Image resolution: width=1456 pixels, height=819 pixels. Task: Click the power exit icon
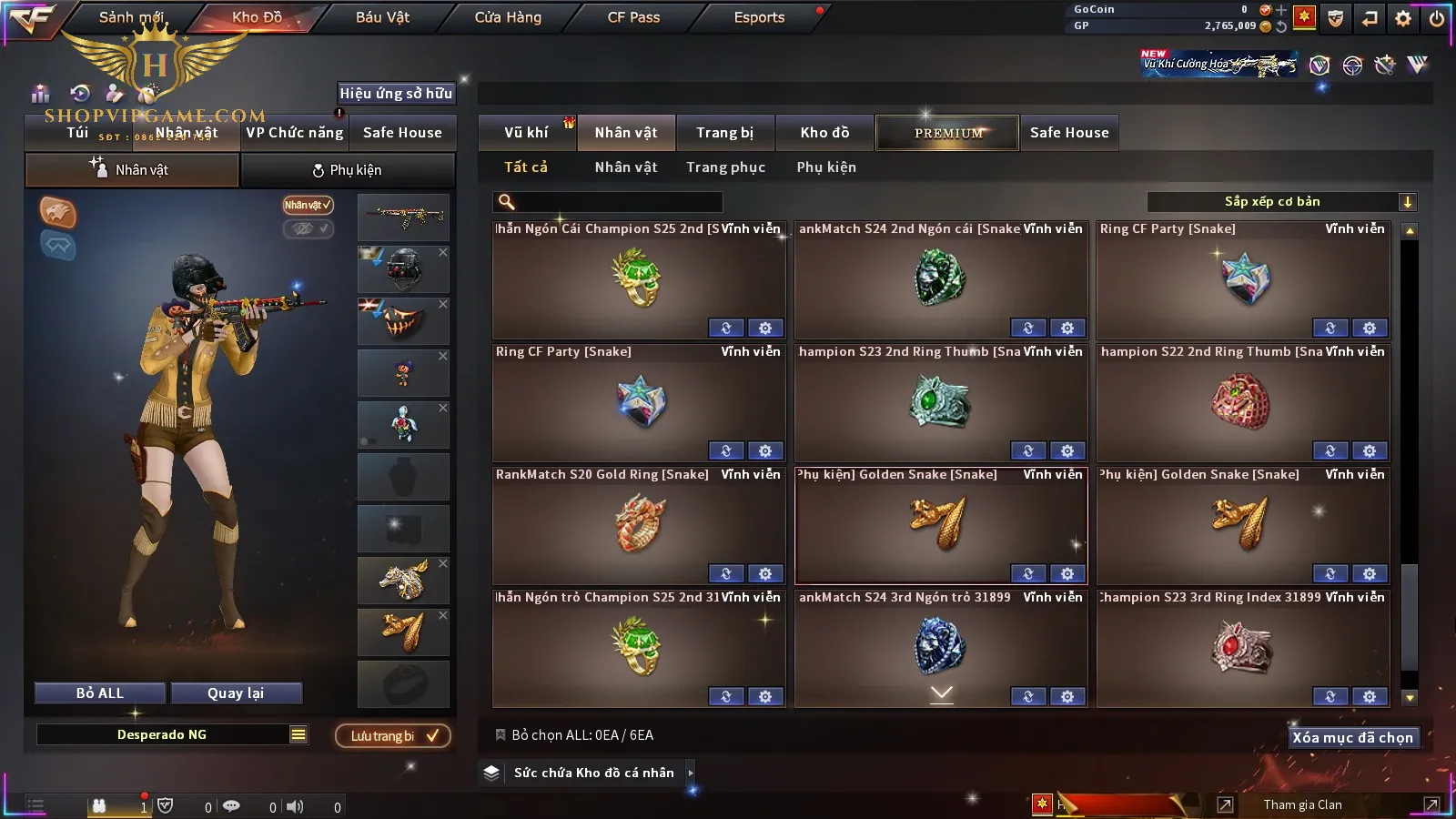(1437, 18)
